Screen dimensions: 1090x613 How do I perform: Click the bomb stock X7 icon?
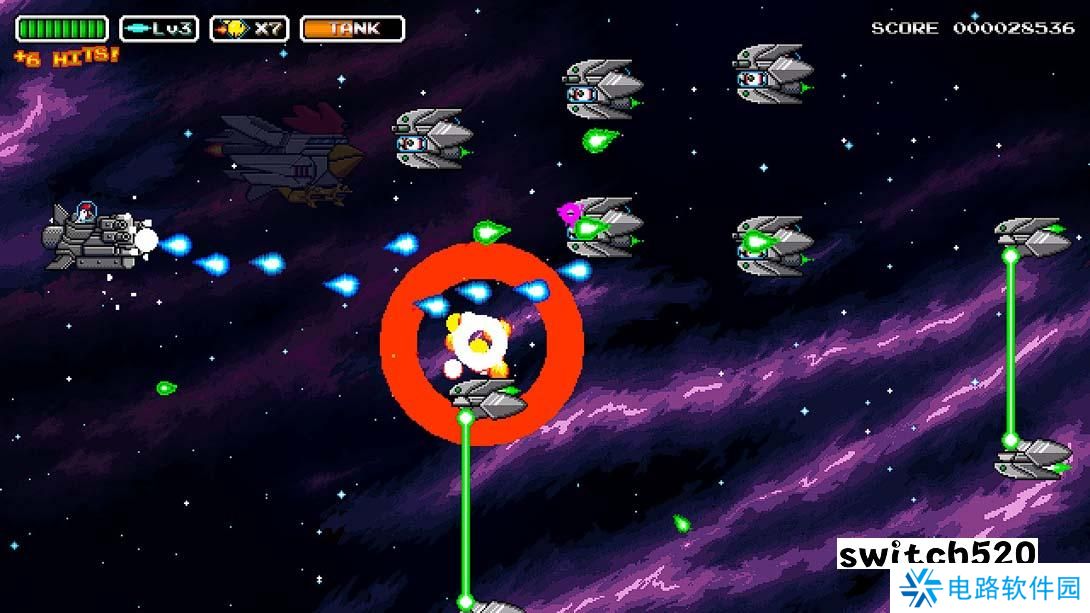(249, 28)
